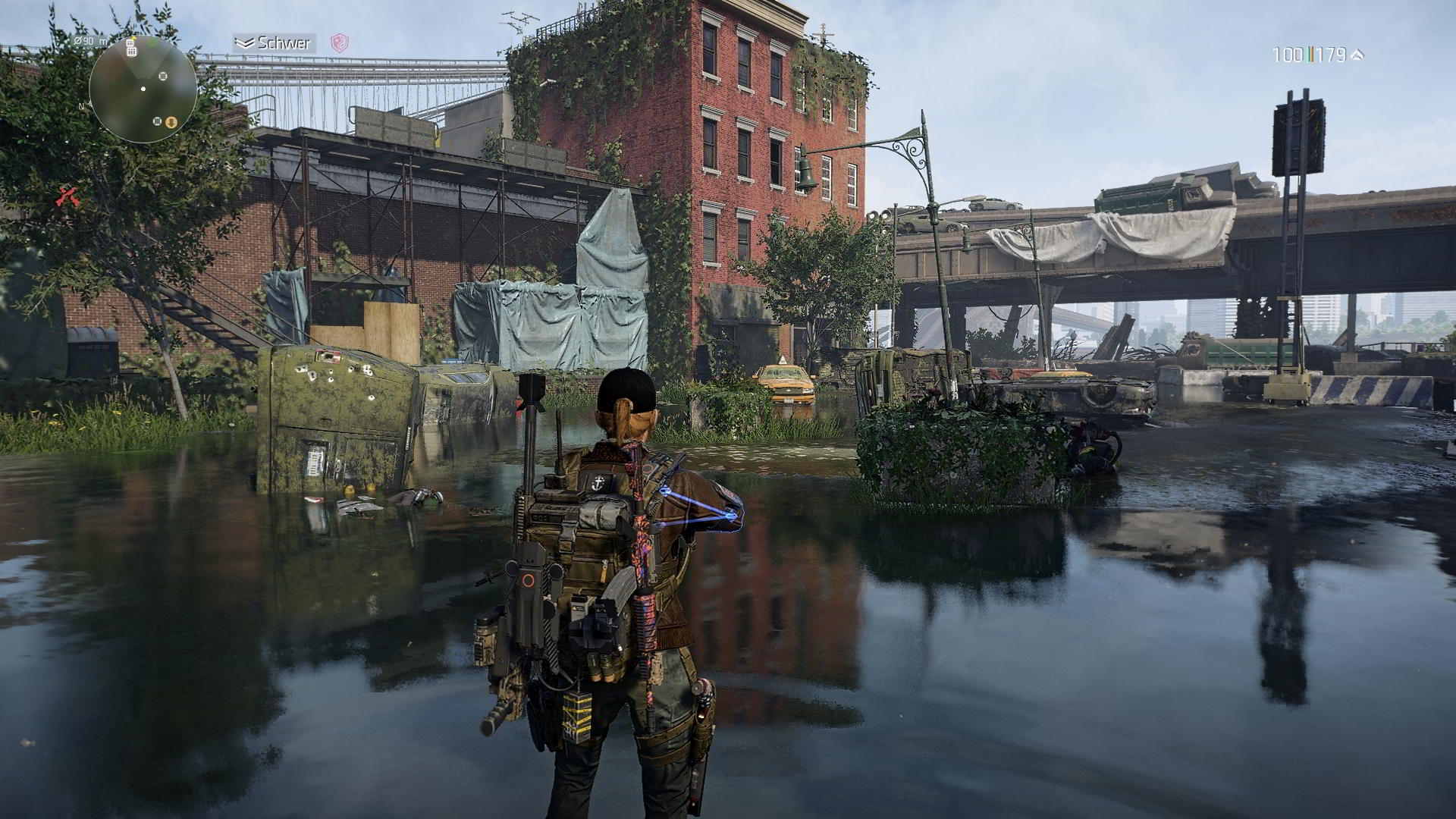The image size is (1456, 819).
Task: Click the pink SHD backup request icon beside Schwer
Action: point(340,44)
